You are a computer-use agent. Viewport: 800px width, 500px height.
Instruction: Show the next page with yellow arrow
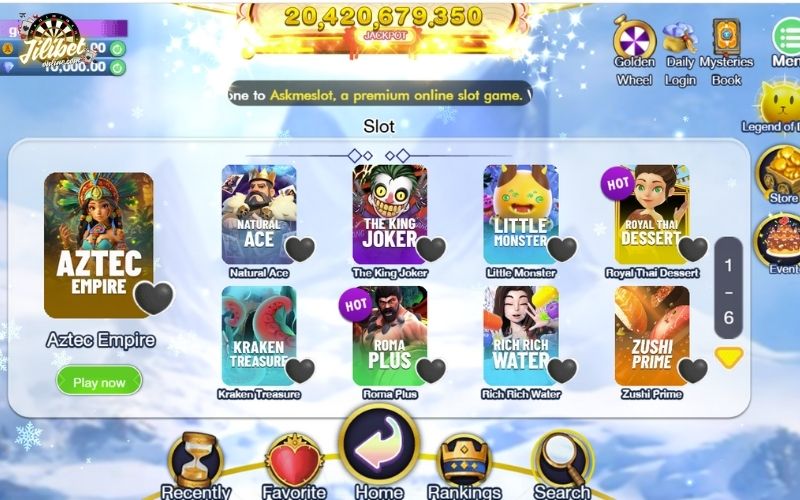[729, 357]
